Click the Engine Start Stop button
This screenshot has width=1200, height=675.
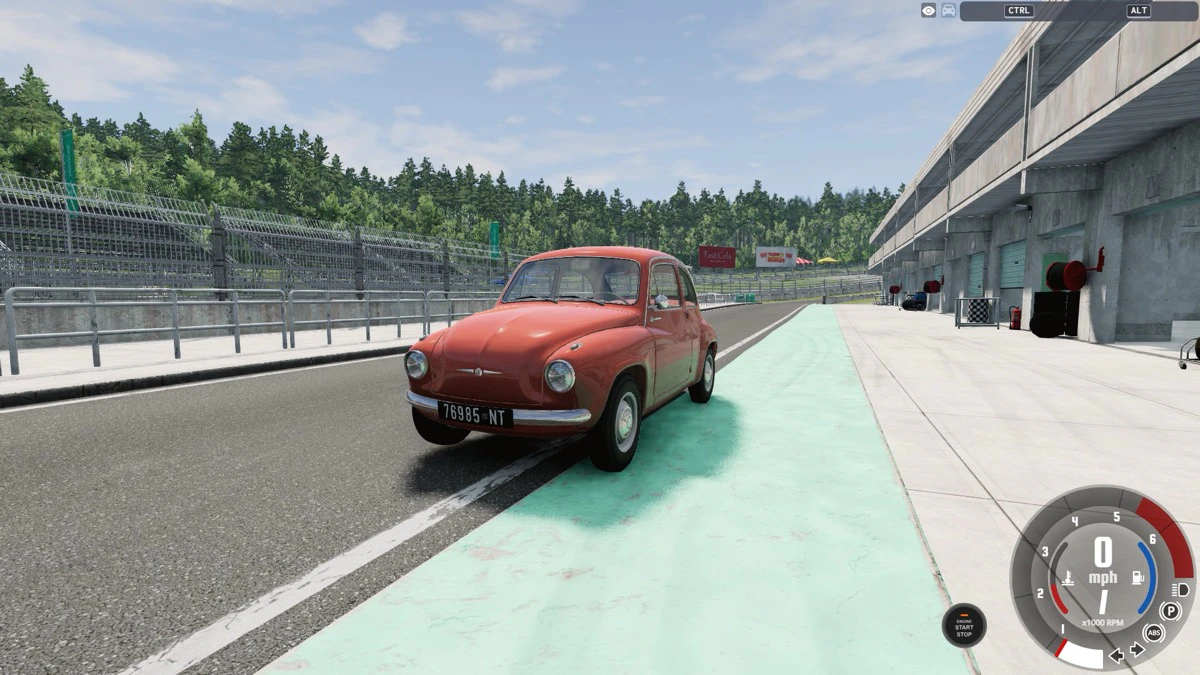[x=964, y=625]
